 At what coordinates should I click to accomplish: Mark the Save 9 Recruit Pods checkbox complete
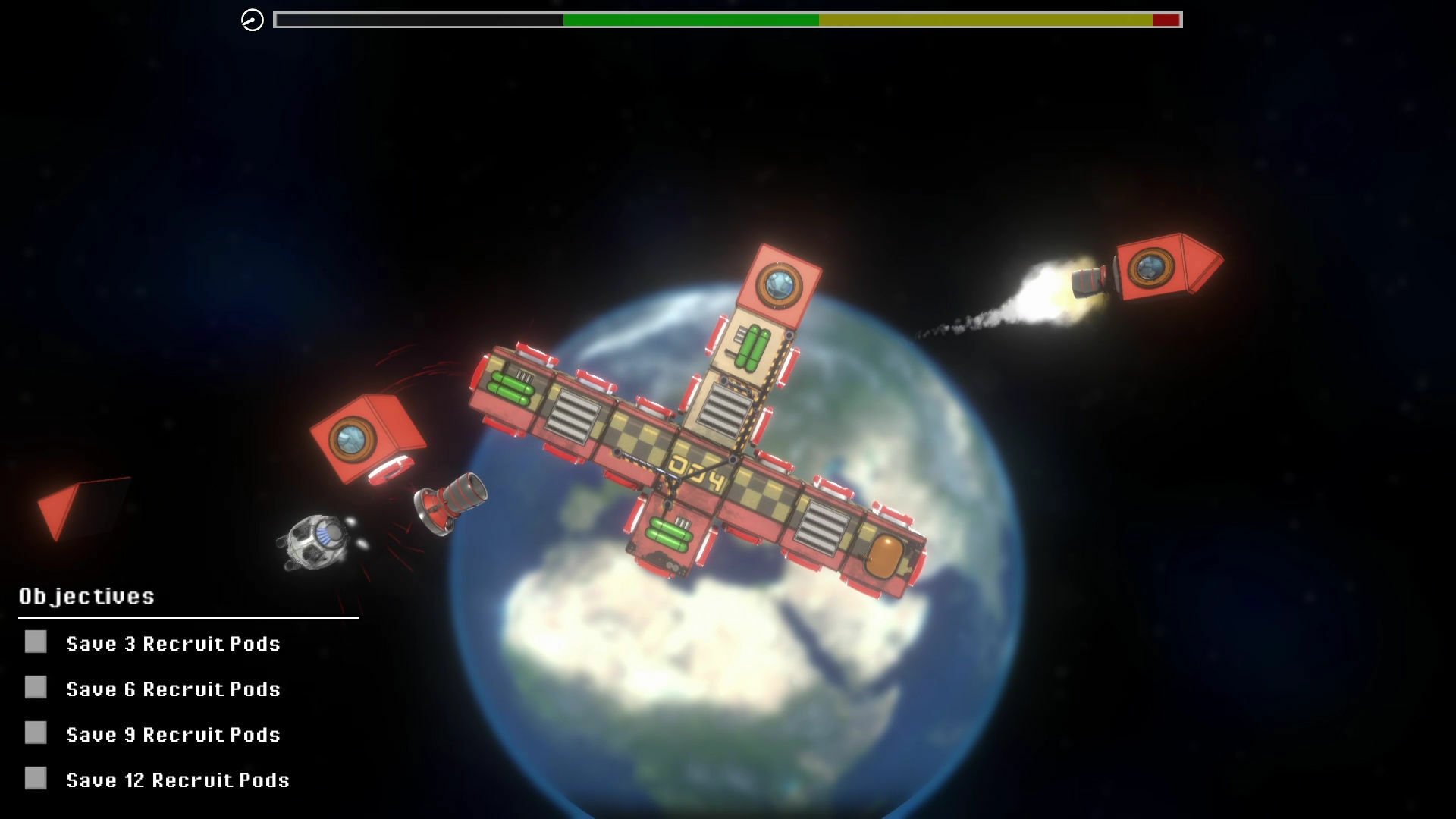[35, 734]
